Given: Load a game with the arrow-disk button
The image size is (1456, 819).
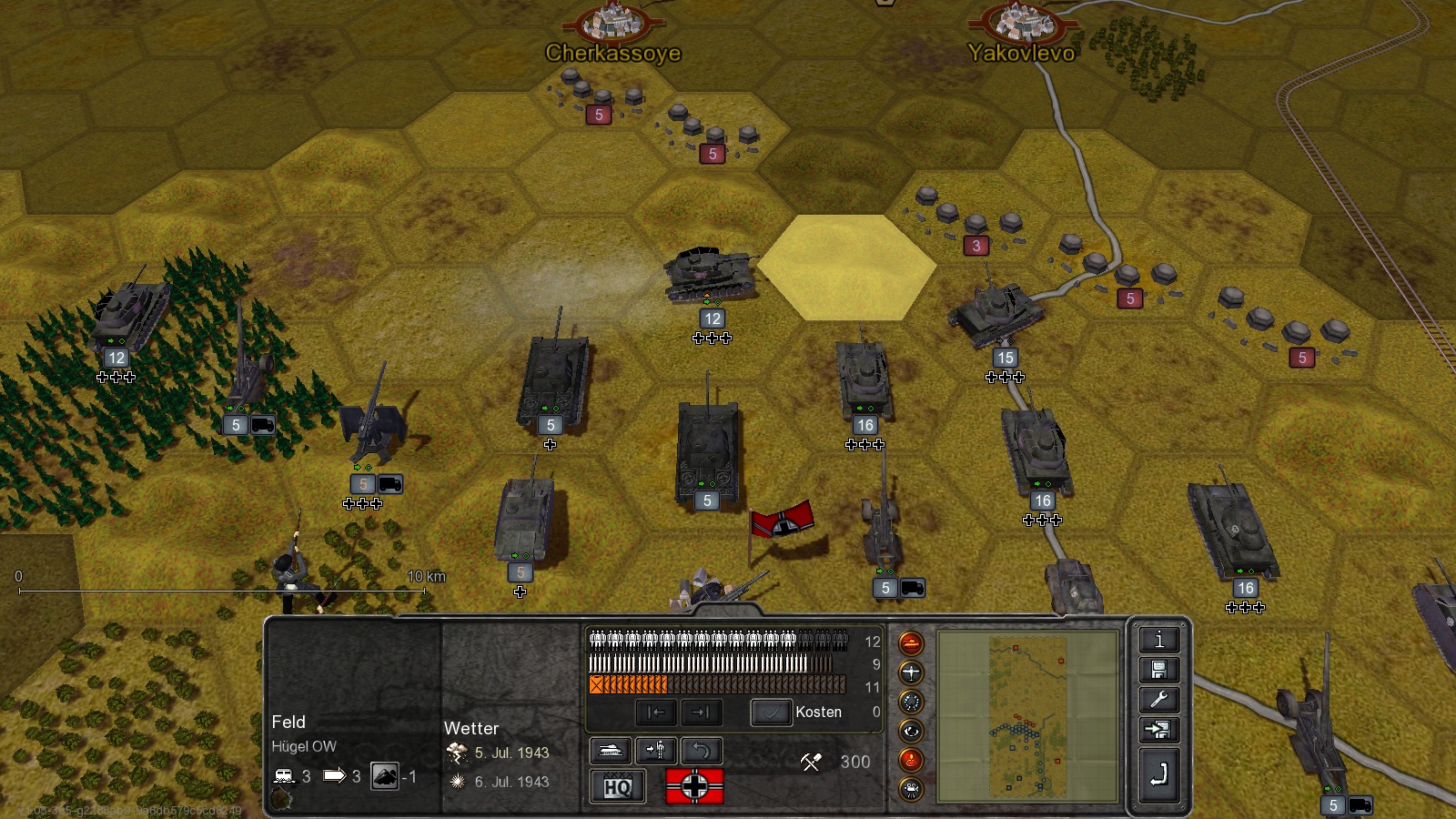Looking at the screenshot, I should (x=1158, y=730).
